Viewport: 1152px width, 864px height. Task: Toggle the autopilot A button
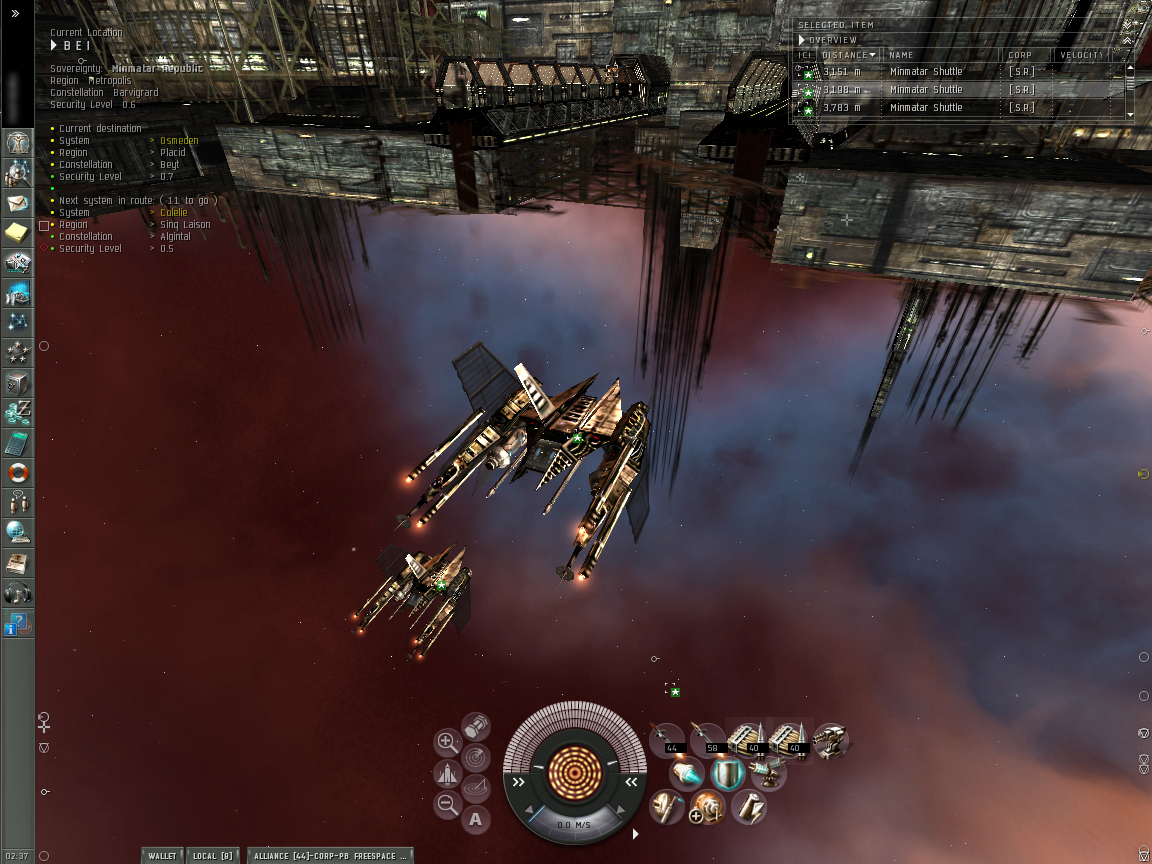point(475,821)
